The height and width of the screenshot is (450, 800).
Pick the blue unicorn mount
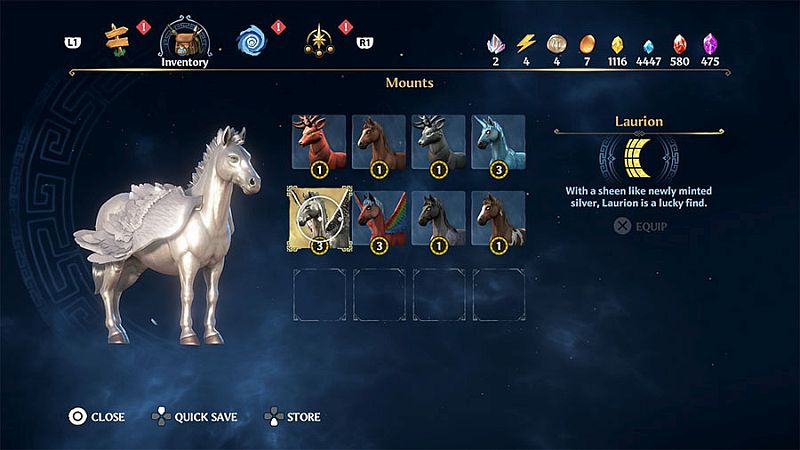point(498,141)
